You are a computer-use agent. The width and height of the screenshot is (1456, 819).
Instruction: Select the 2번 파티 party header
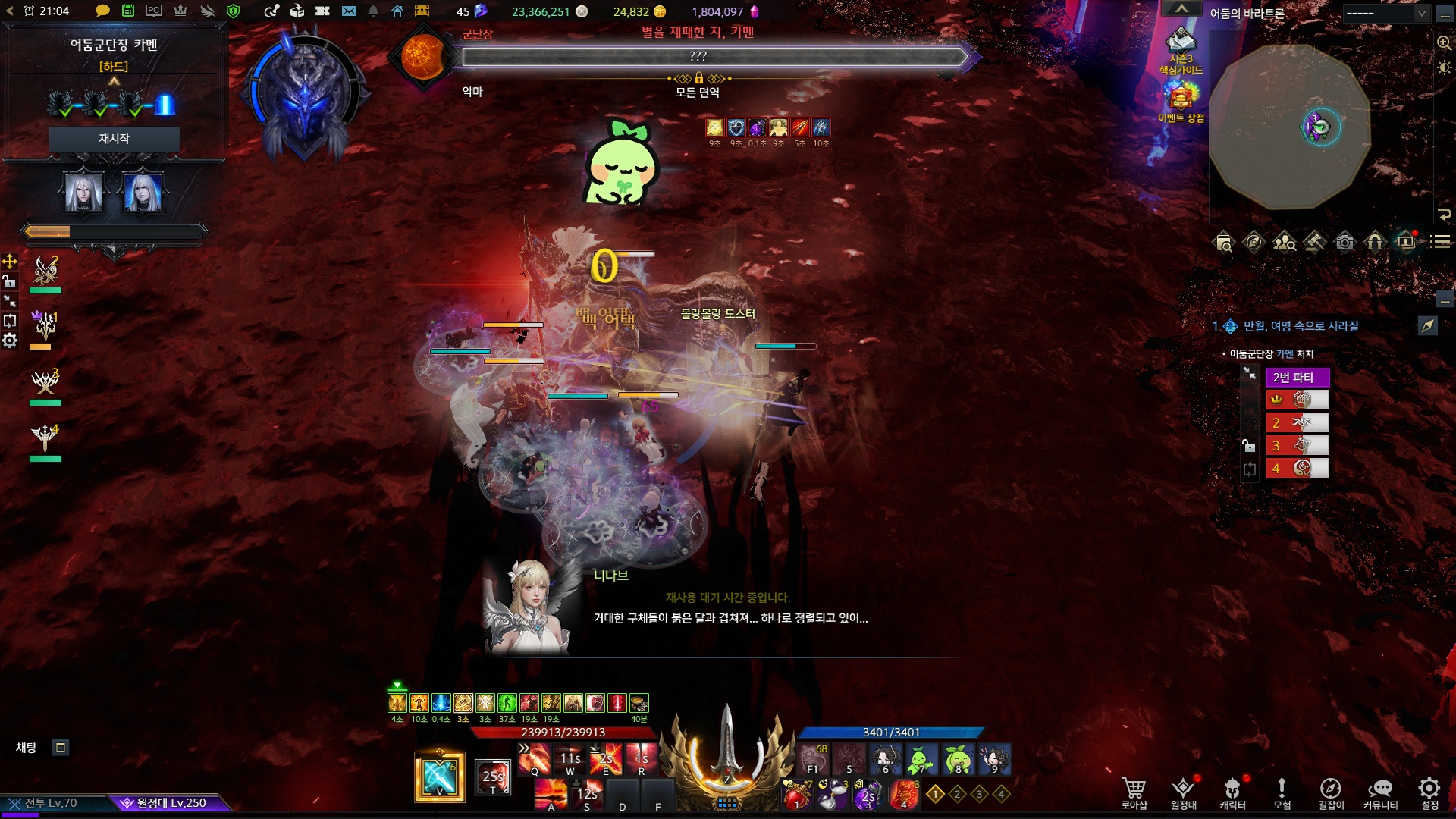coord(1297,378)
